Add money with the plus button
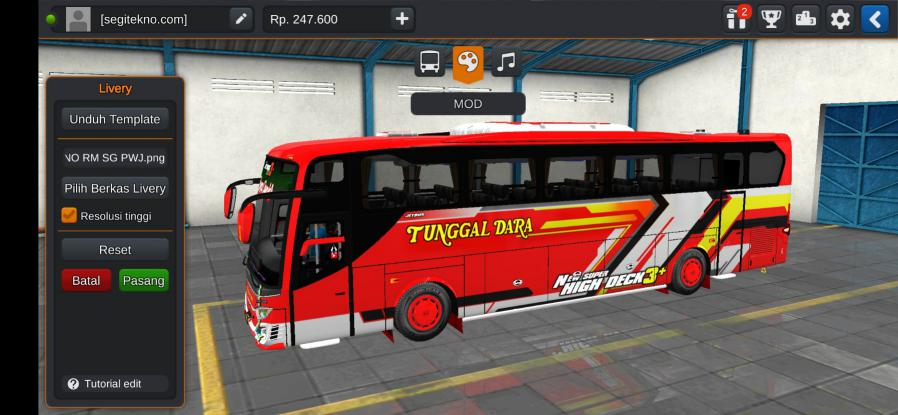The width and height of the screenshot is (898, 415). [401, 18]
